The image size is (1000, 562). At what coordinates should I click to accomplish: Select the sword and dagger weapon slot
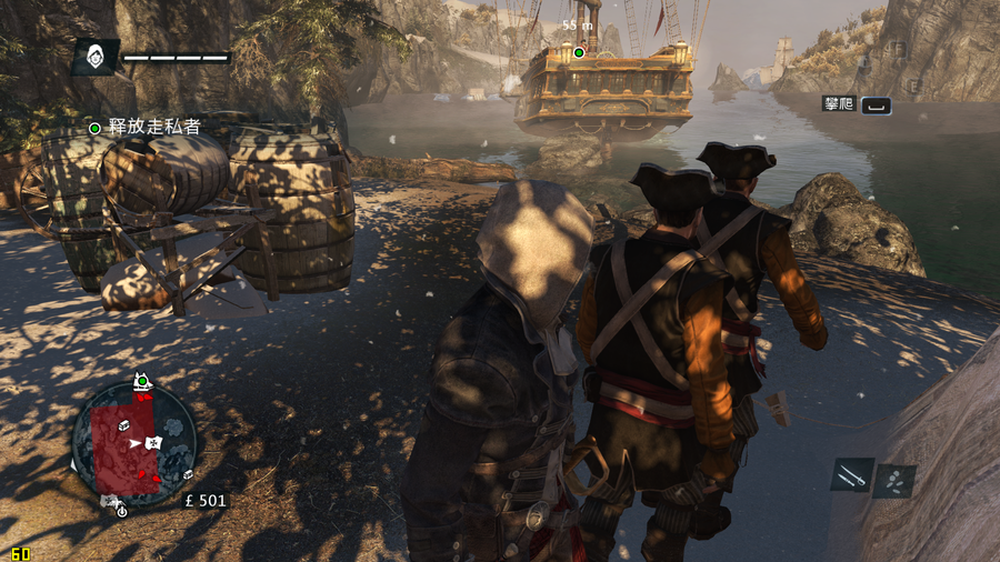[852, 475]
